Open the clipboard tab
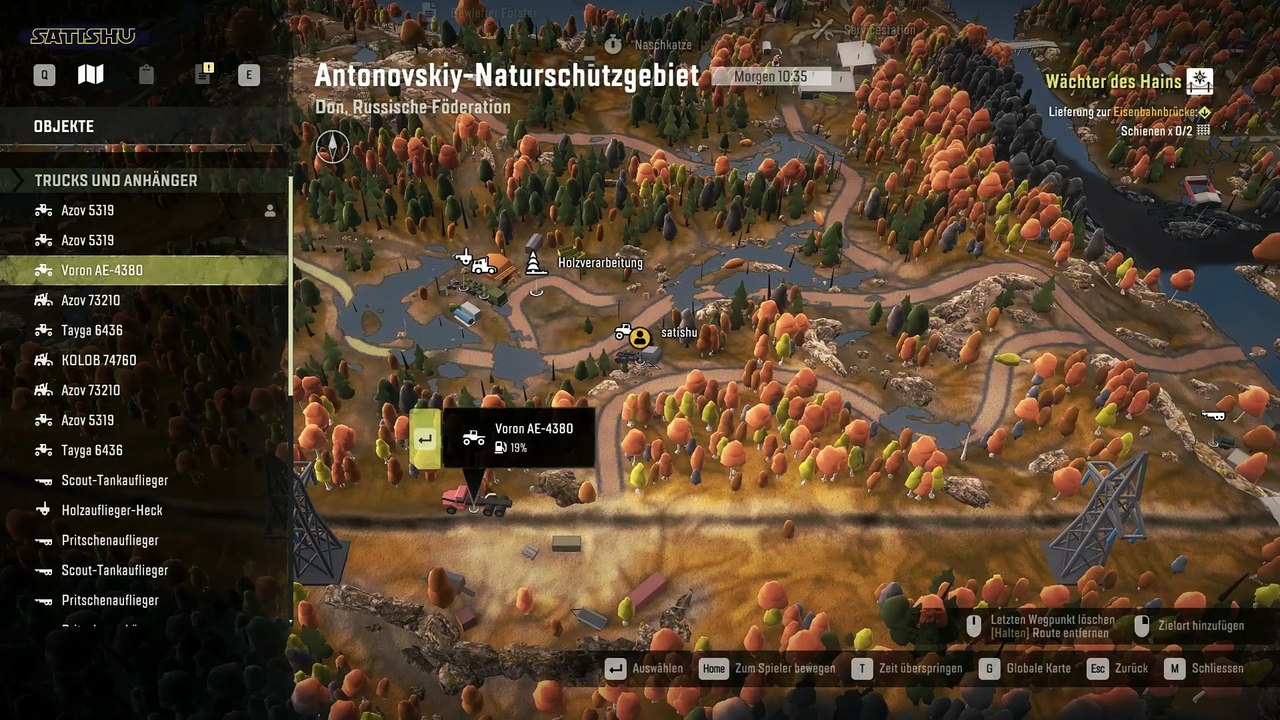This screenshot has width=1280, height=720. click(146, 75)
